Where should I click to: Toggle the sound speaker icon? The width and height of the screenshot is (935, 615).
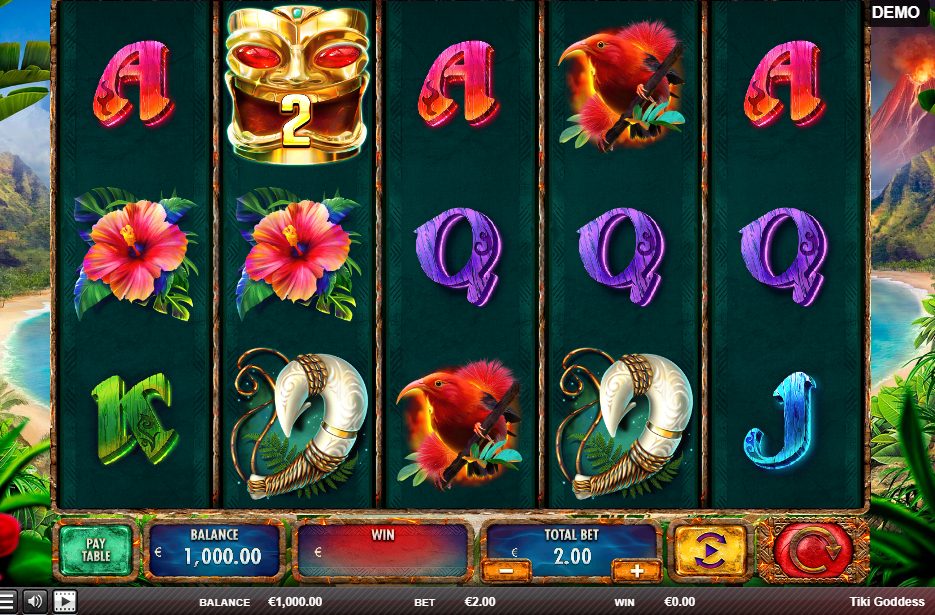(x=36, y=601)
